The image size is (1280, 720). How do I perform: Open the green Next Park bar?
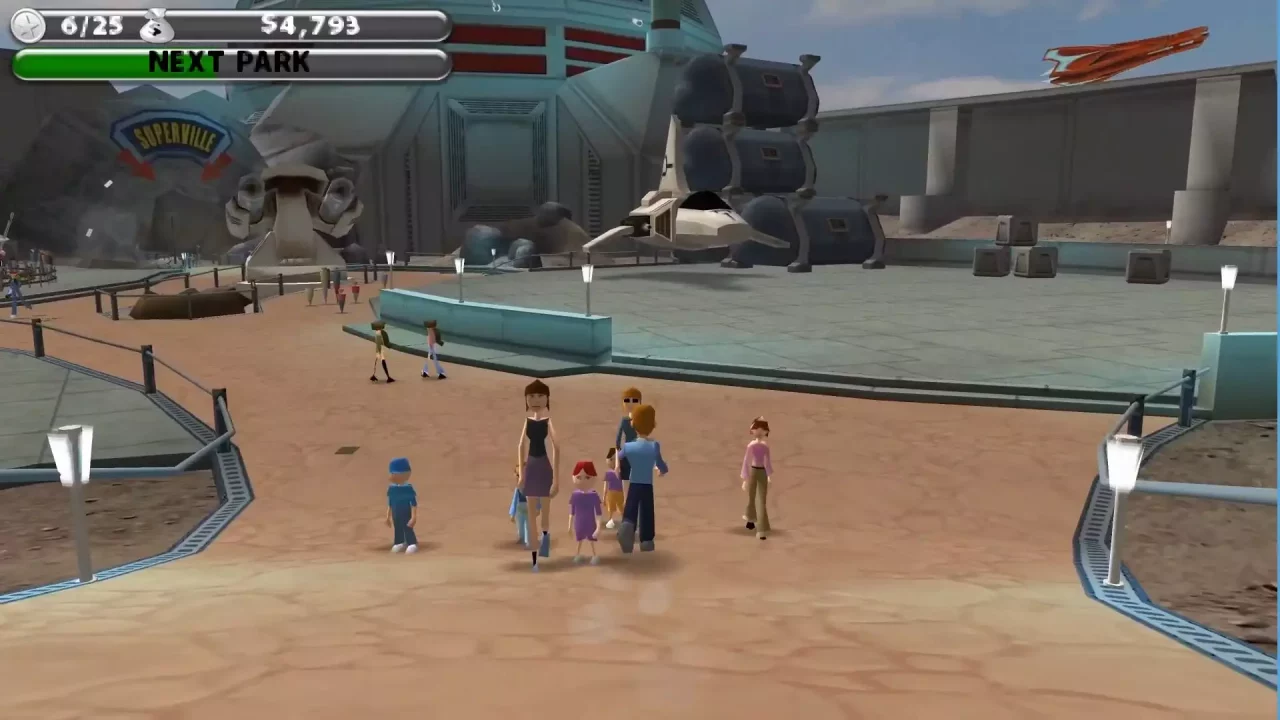(230, 63)
